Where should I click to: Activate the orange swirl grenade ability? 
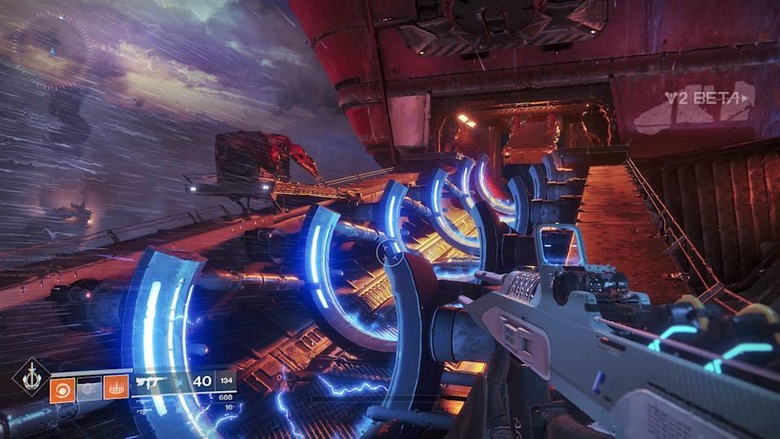coord(62,387)
